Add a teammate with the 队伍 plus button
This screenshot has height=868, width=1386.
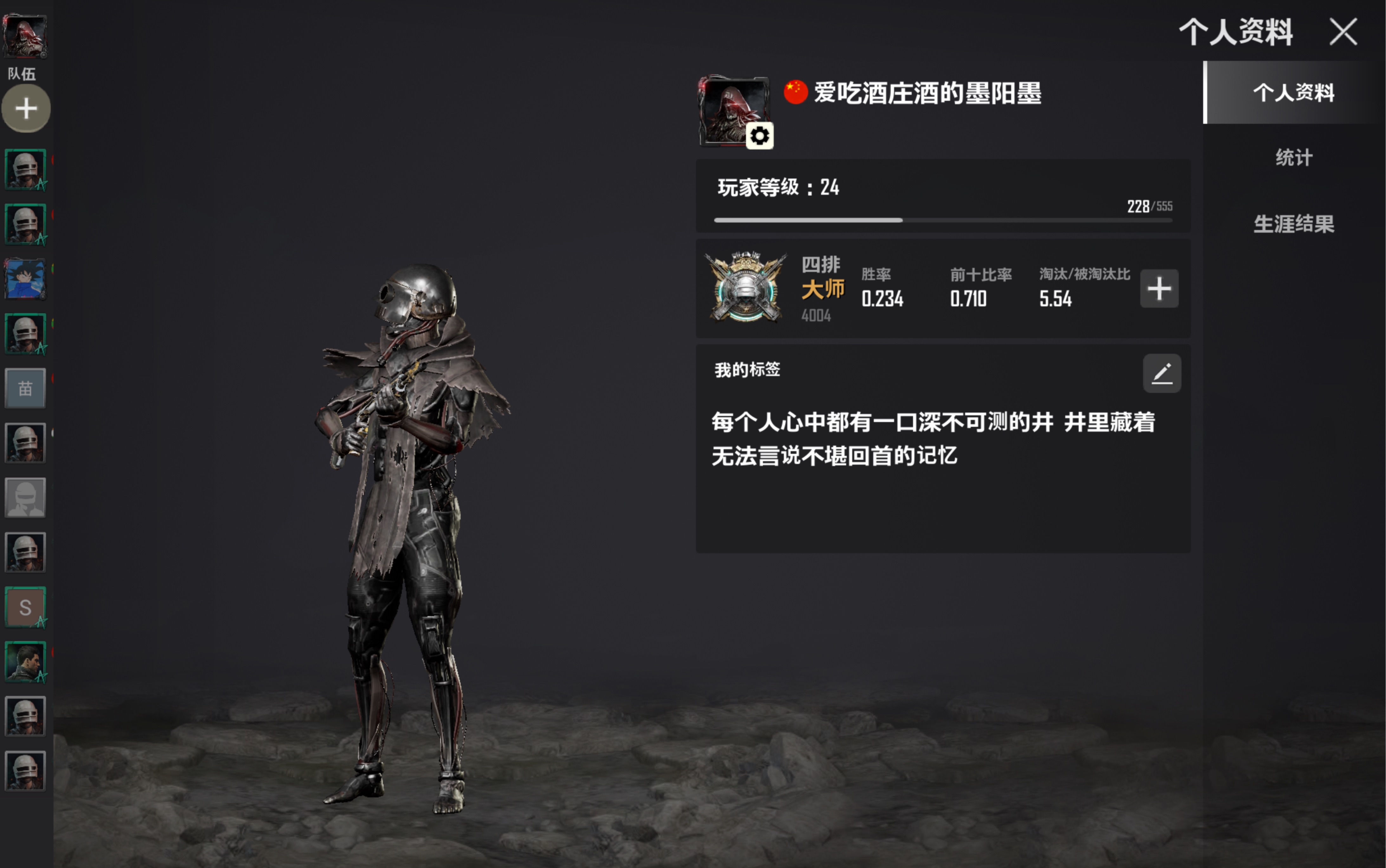click(26, 108)
